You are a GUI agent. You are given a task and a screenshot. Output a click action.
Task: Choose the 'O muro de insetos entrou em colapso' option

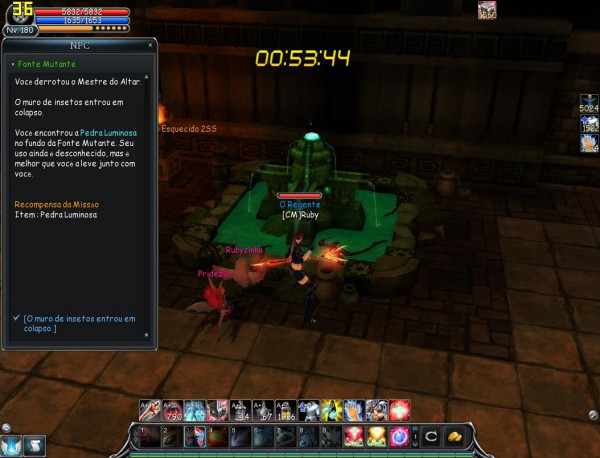coord(80,322)
